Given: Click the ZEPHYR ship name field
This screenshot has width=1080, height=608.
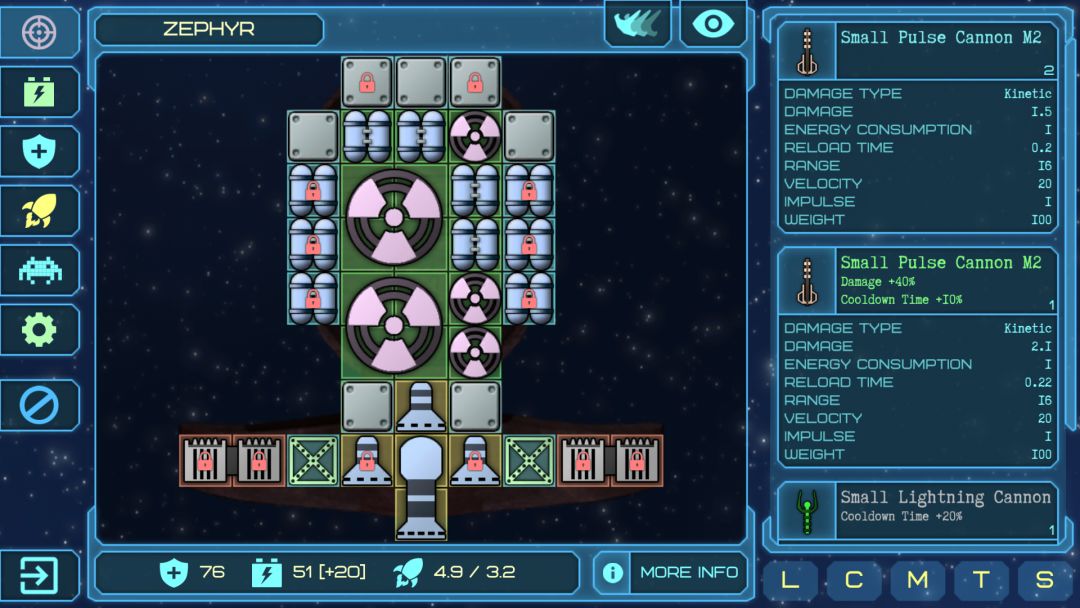Looking at the screenshot, I should [x=209, y=29].
